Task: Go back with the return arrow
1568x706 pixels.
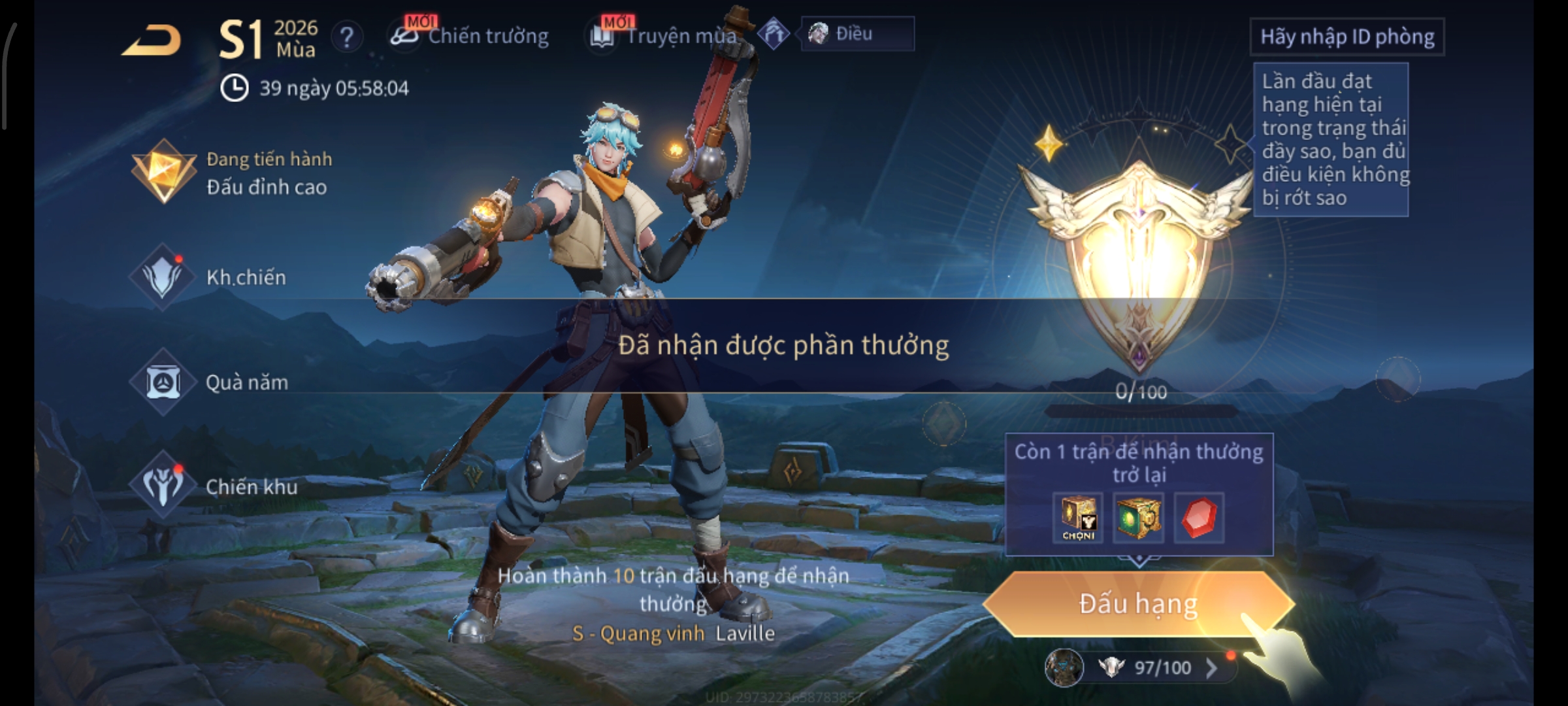Action: click(152, 41)
